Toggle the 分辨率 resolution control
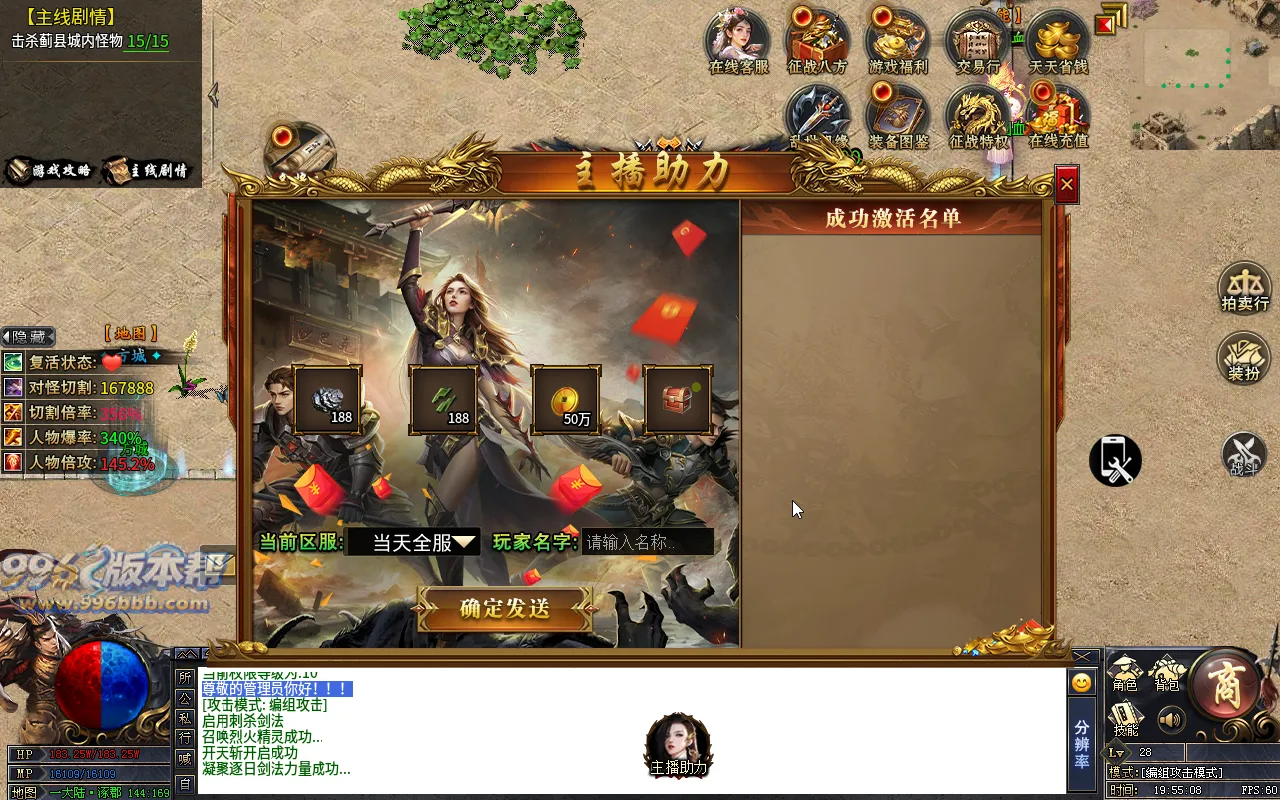 (x=1083, y=744)
